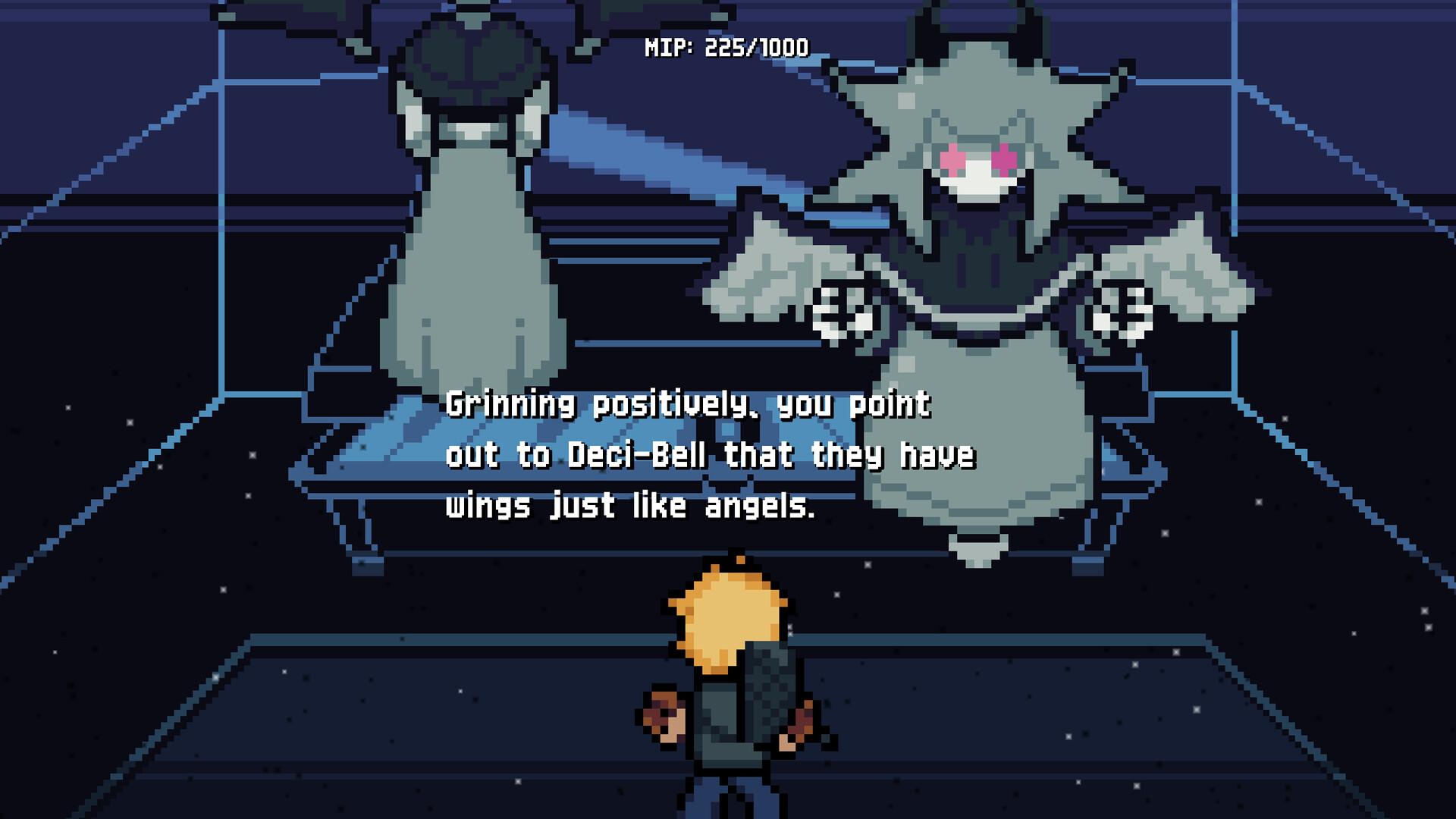1456x819 pixels.
Task: Advance the dialog text box
Action: tap(713, 455)
